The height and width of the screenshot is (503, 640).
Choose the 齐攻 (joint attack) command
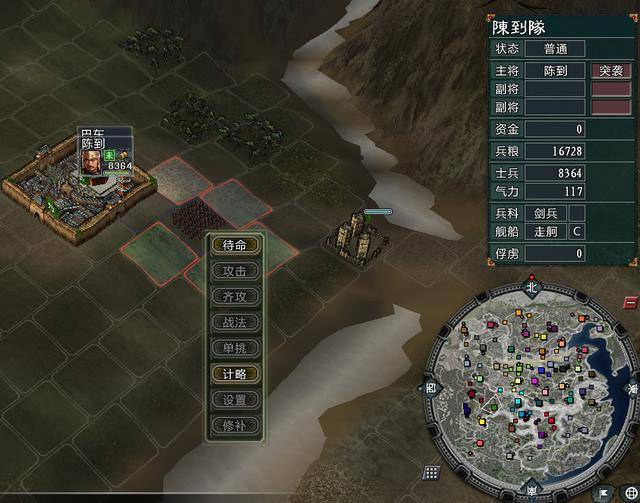(x=235, y=297)
